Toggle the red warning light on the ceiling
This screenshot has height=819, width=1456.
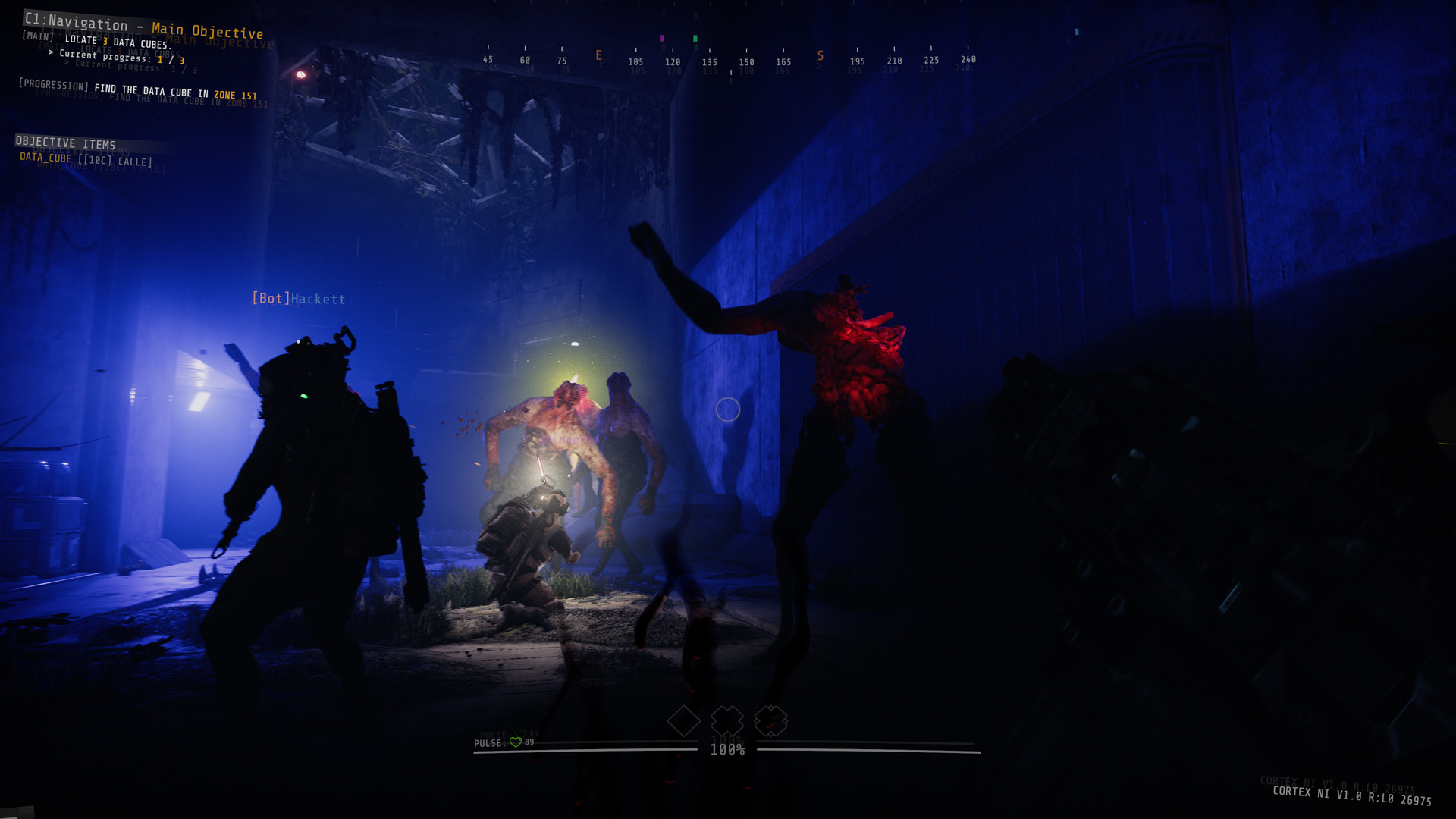(301, 74)
